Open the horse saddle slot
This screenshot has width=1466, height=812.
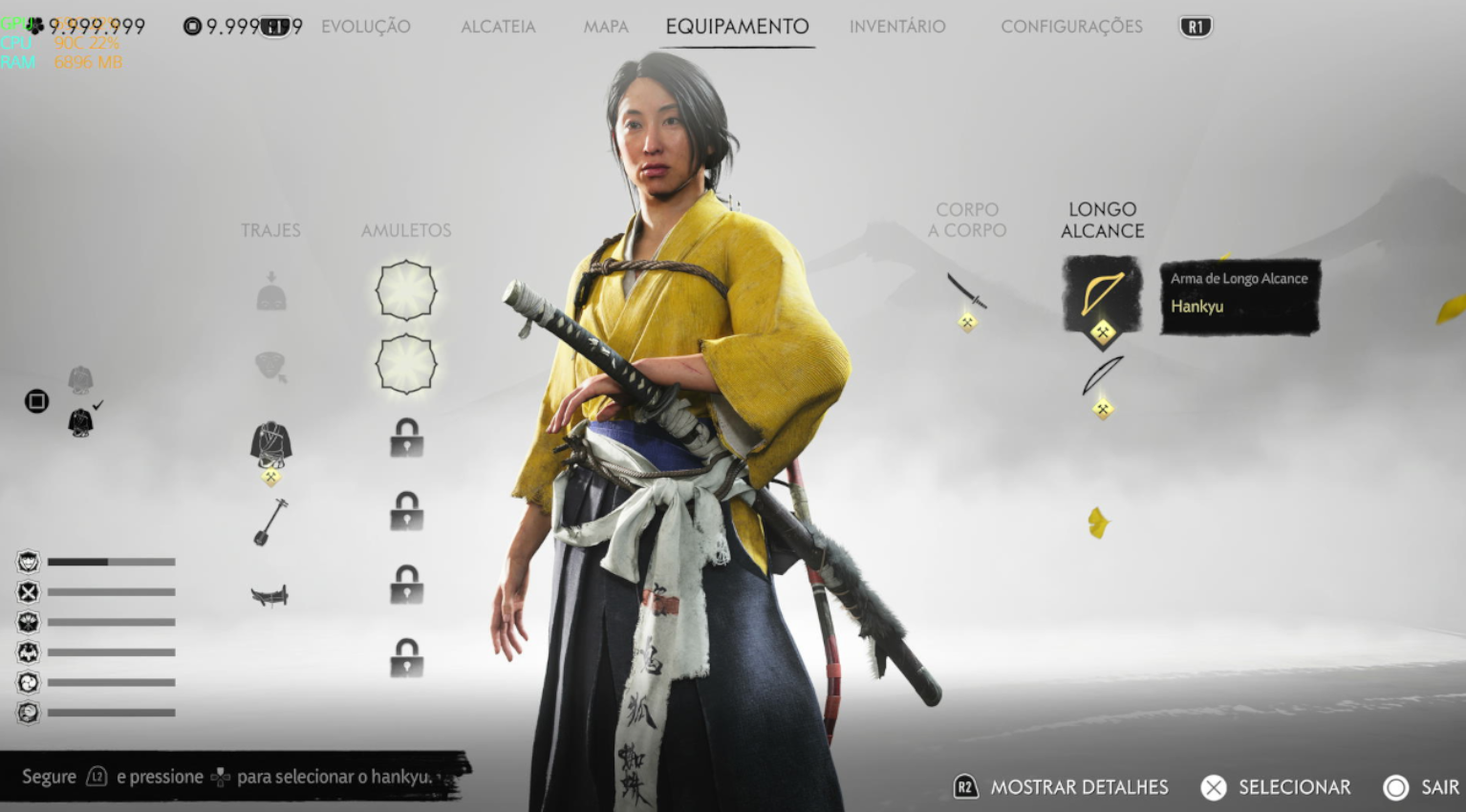tap(269, 596)
